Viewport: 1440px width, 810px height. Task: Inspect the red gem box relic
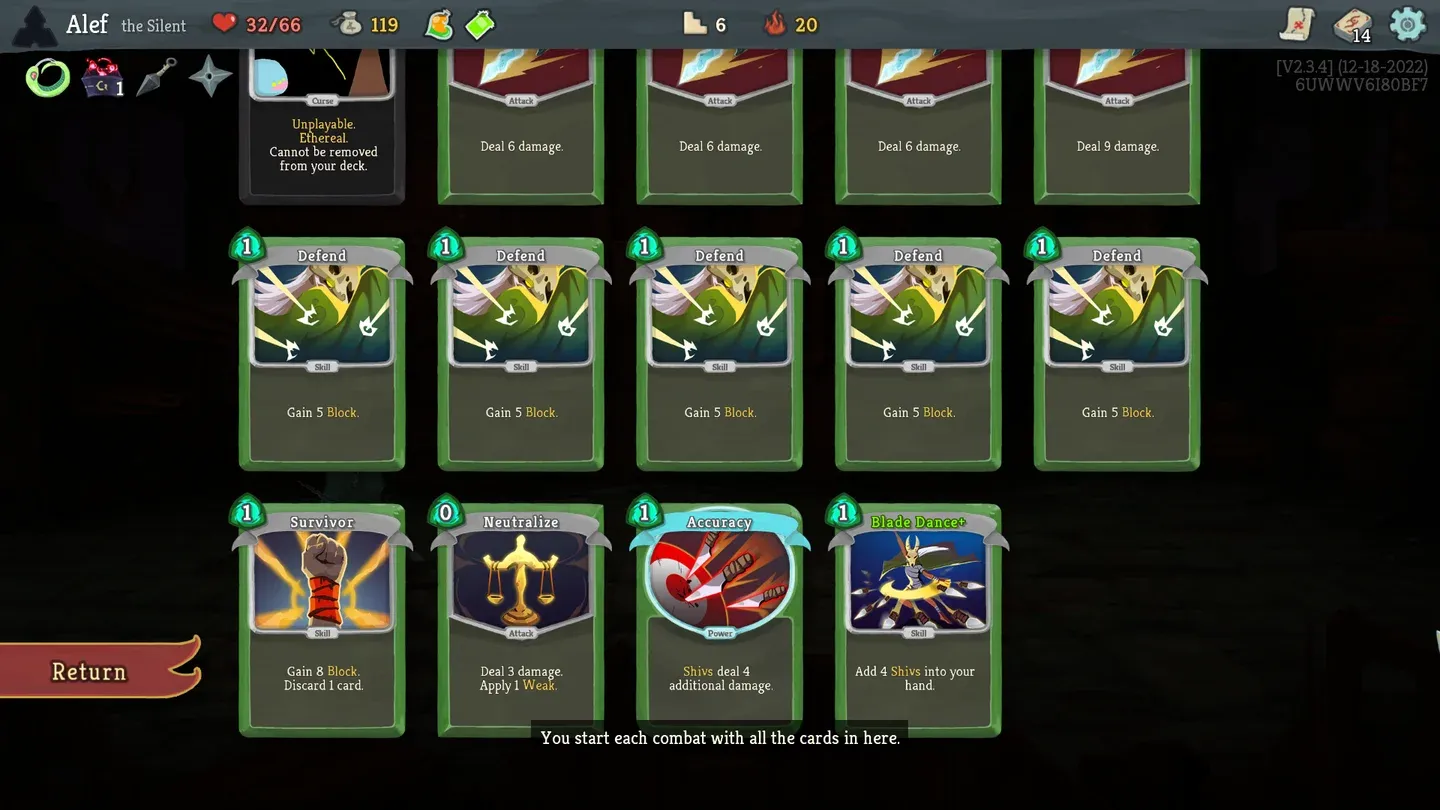(101, 77)
